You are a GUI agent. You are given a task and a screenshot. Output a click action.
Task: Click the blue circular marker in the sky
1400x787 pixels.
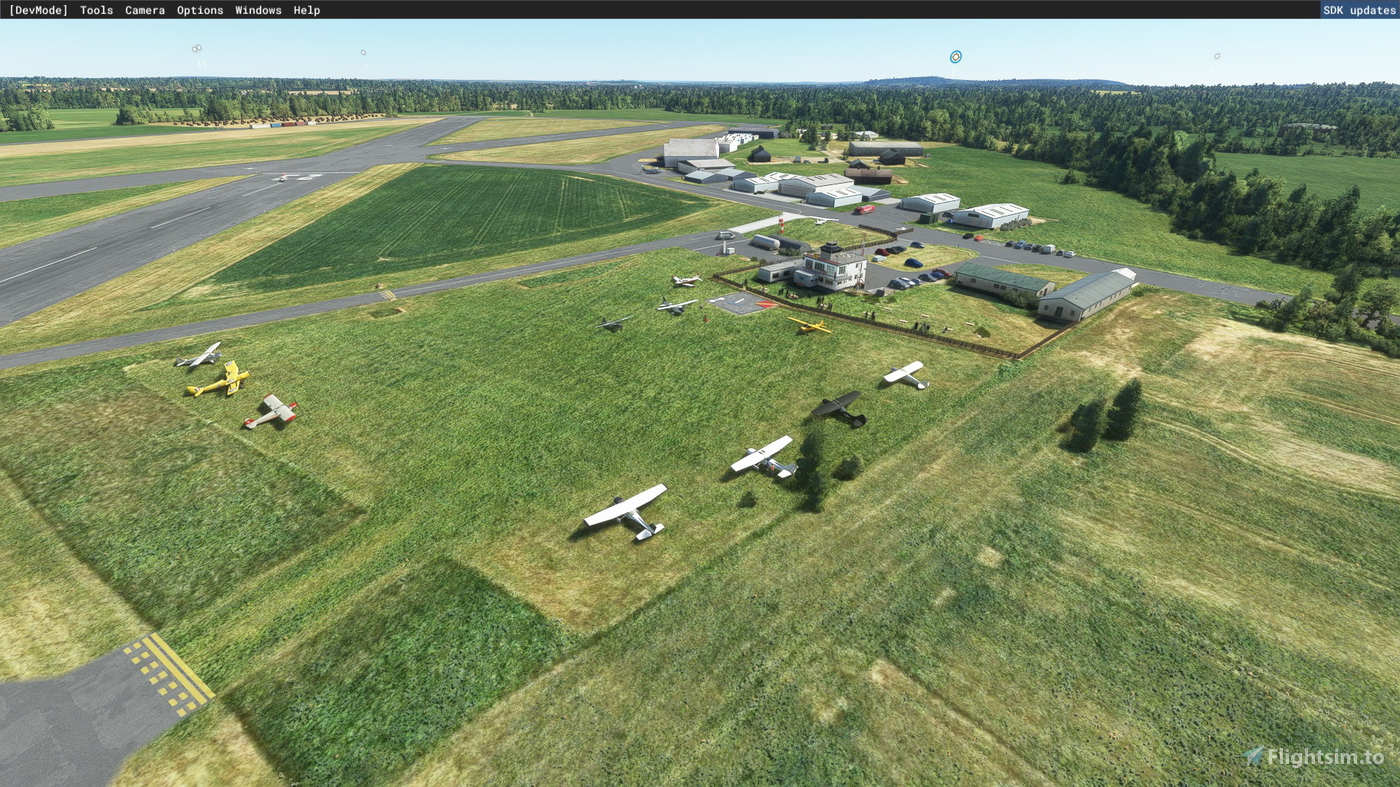tap(955, 56)
